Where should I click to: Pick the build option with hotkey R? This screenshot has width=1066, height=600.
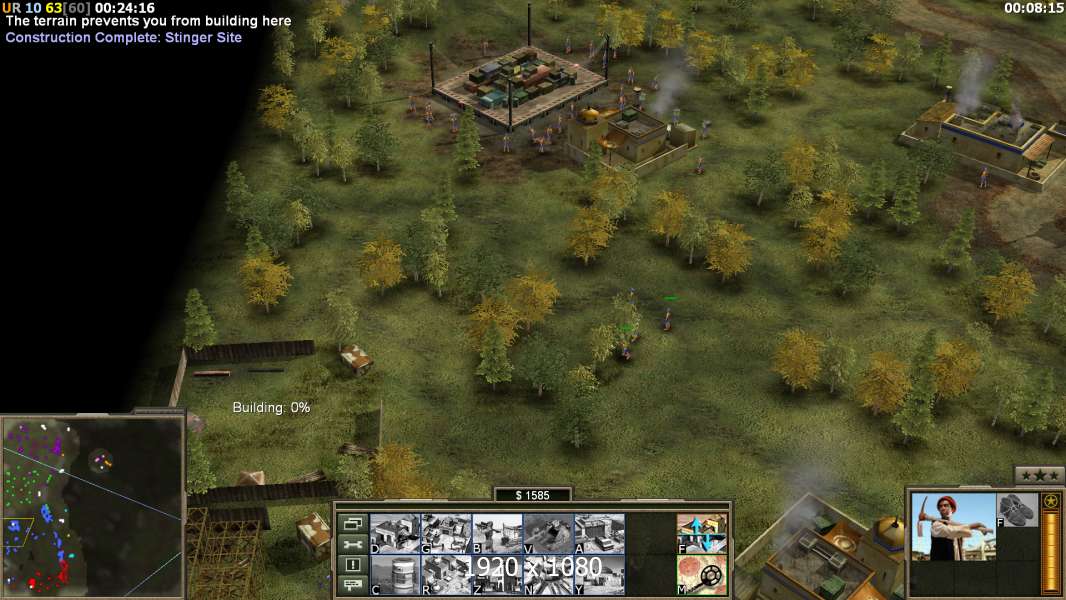[446, 574]
